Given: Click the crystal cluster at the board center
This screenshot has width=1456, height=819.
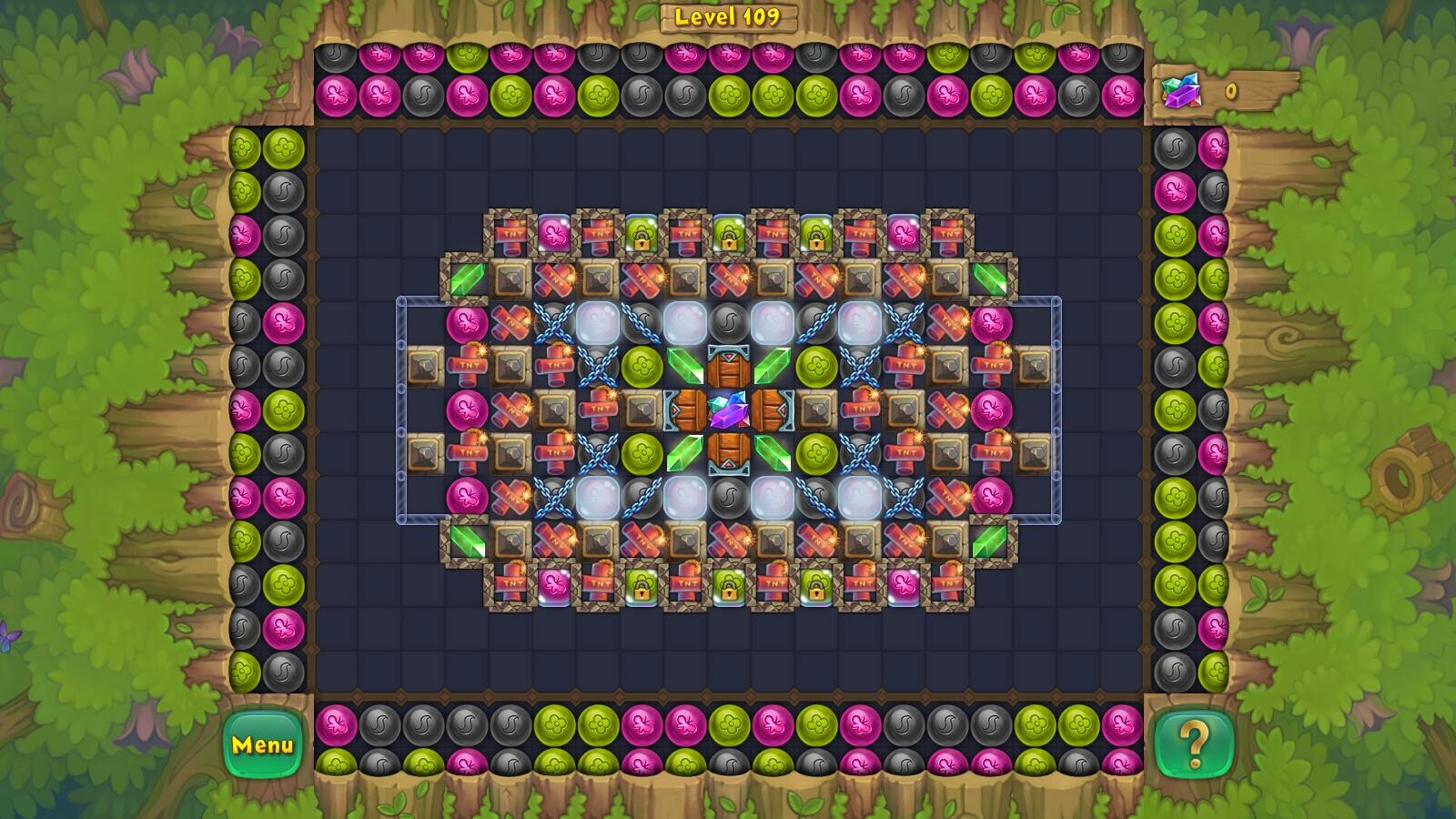Looking at the screenshot, I should (x=728, y=412).
